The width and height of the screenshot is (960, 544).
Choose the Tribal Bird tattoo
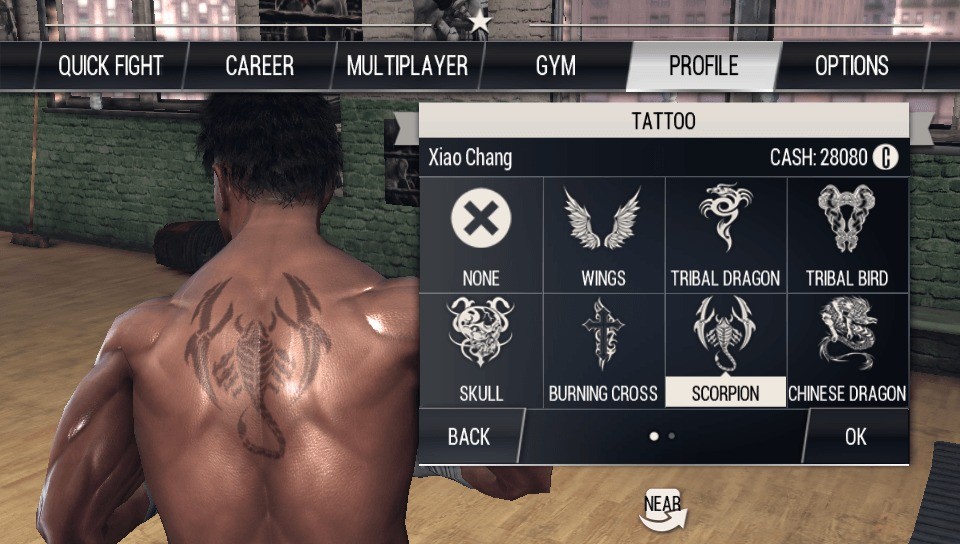847,235
